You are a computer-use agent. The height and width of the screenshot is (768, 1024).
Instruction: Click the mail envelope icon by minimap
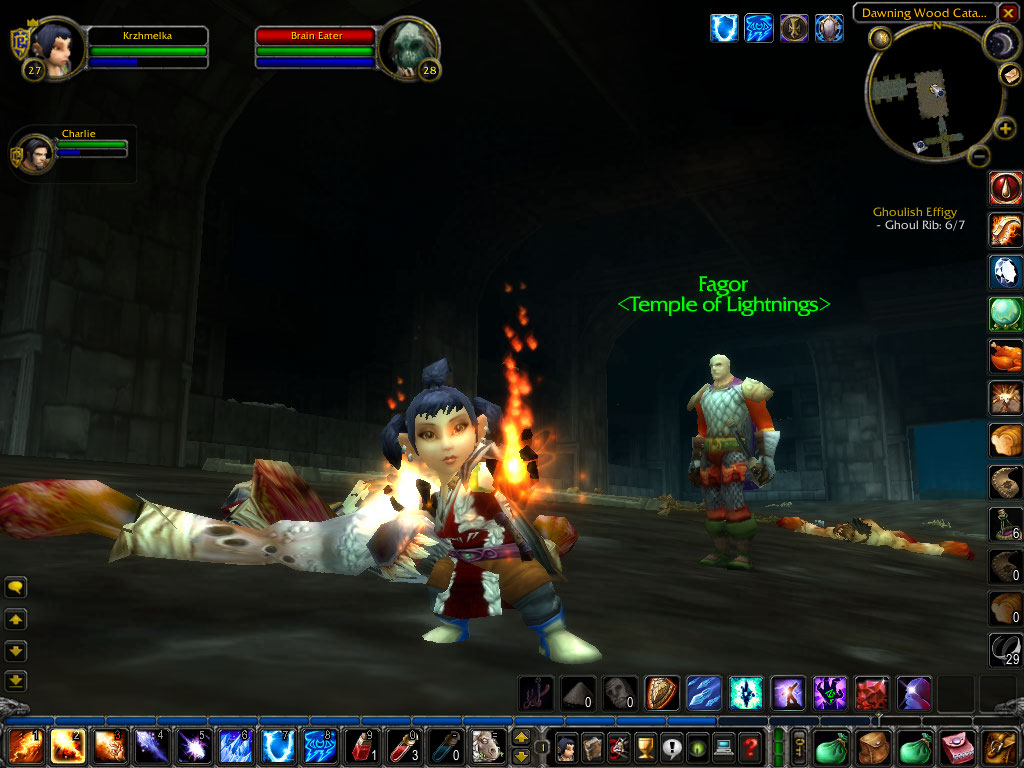pyautogui.click(x=1009, y=76)
